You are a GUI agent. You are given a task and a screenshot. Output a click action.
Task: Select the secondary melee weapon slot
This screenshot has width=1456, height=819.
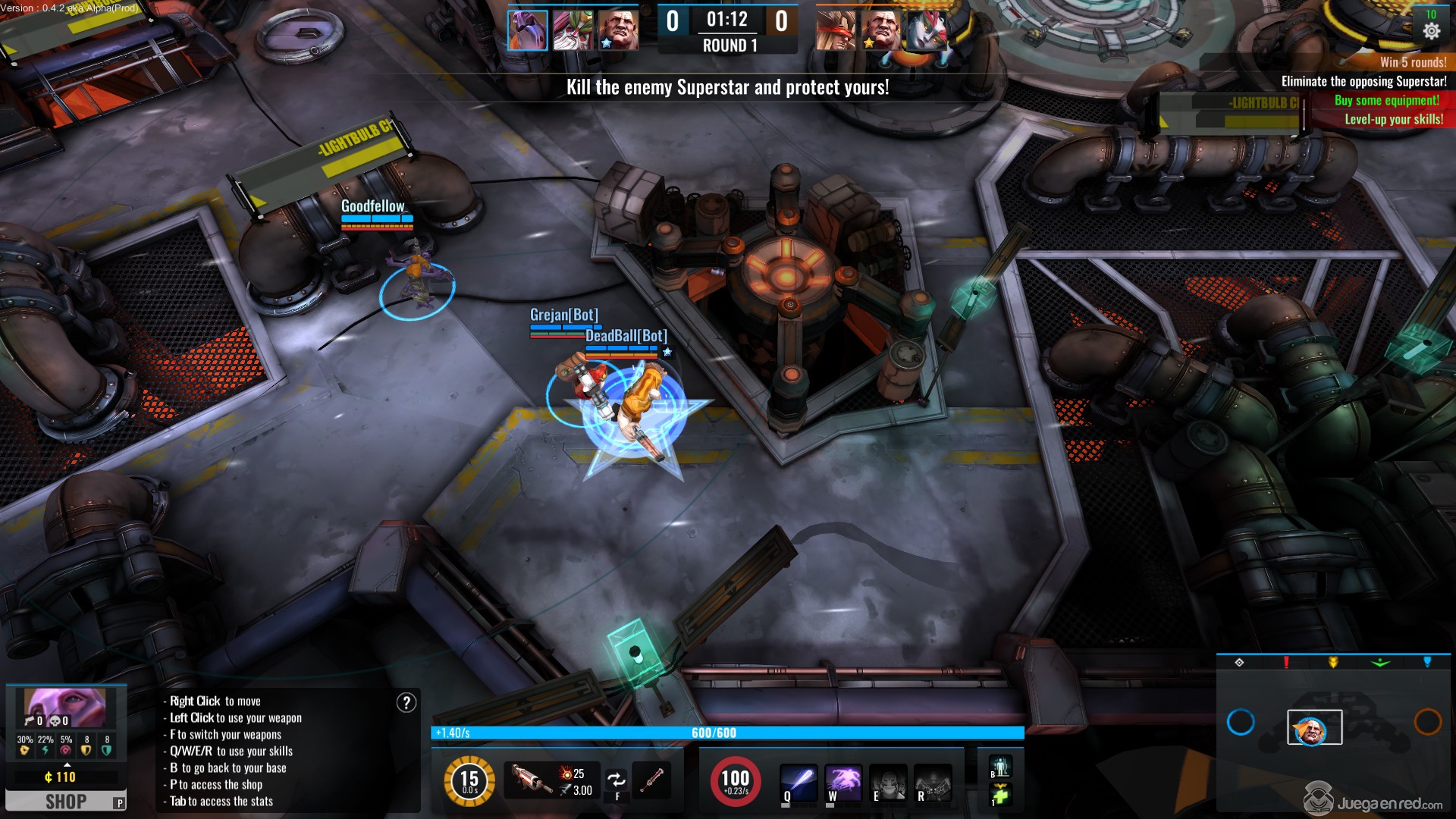651,780
